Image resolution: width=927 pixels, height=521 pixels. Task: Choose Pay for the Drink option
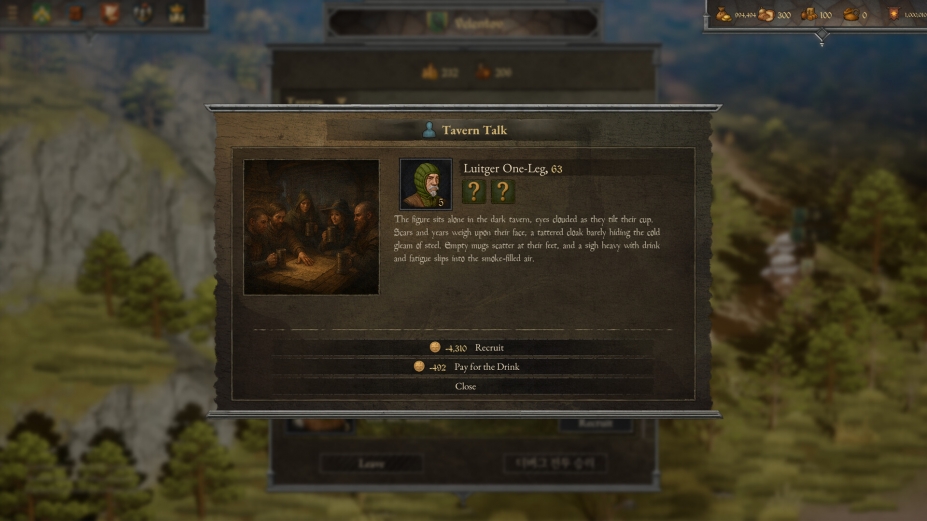[x=466, y=367]
